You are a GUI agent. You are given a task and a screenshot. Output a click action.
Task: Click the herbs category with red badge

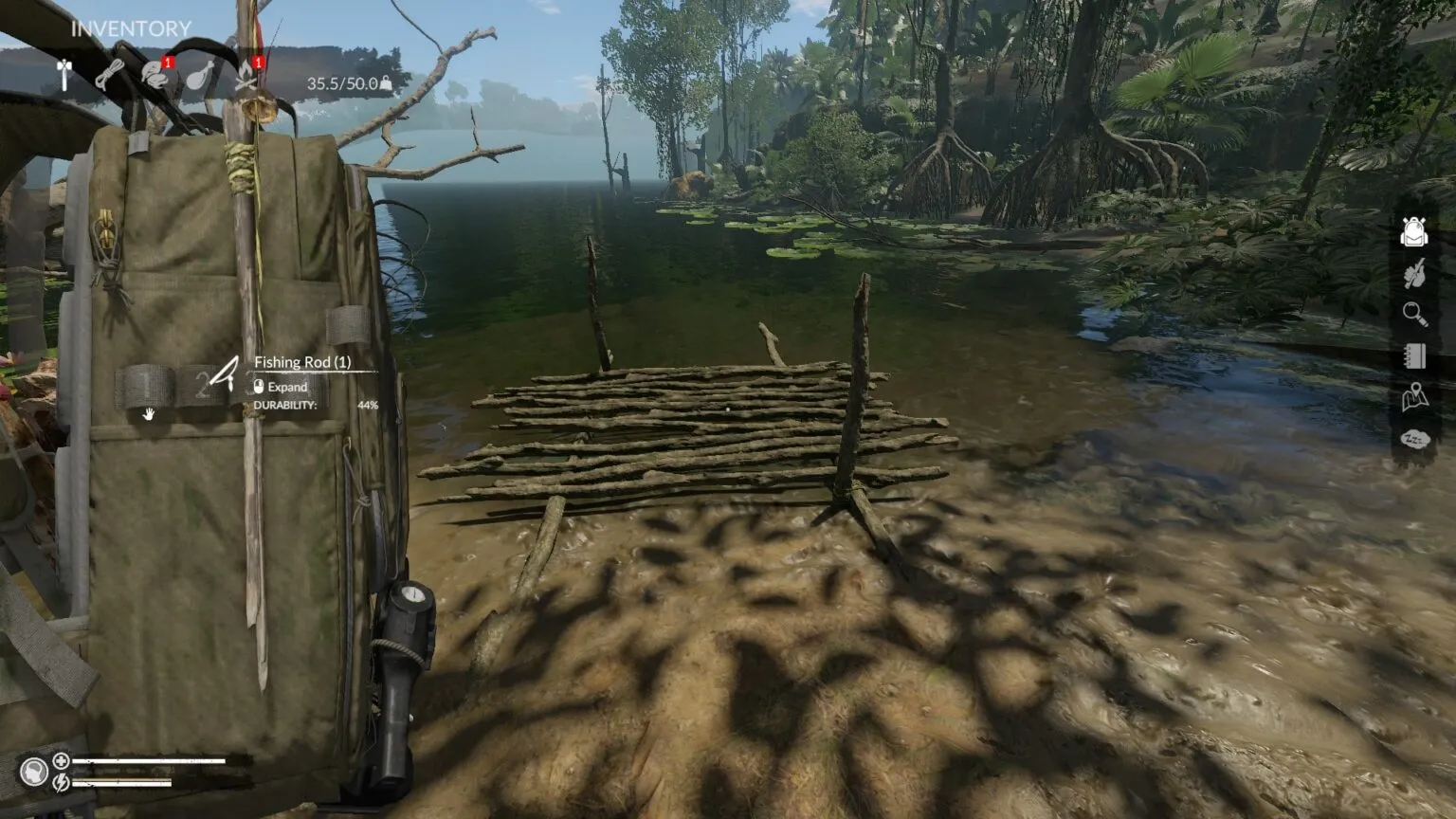pyautogui.click(x=152, y=76)
